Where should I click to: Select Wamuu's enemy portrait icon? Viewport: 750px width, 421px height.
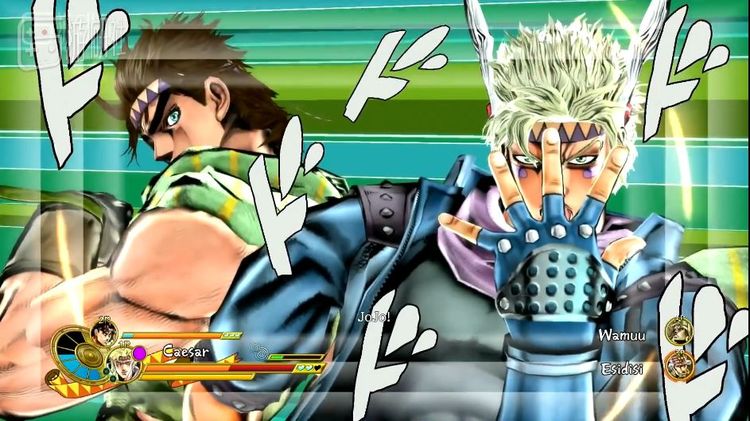(x=680, y=331)
